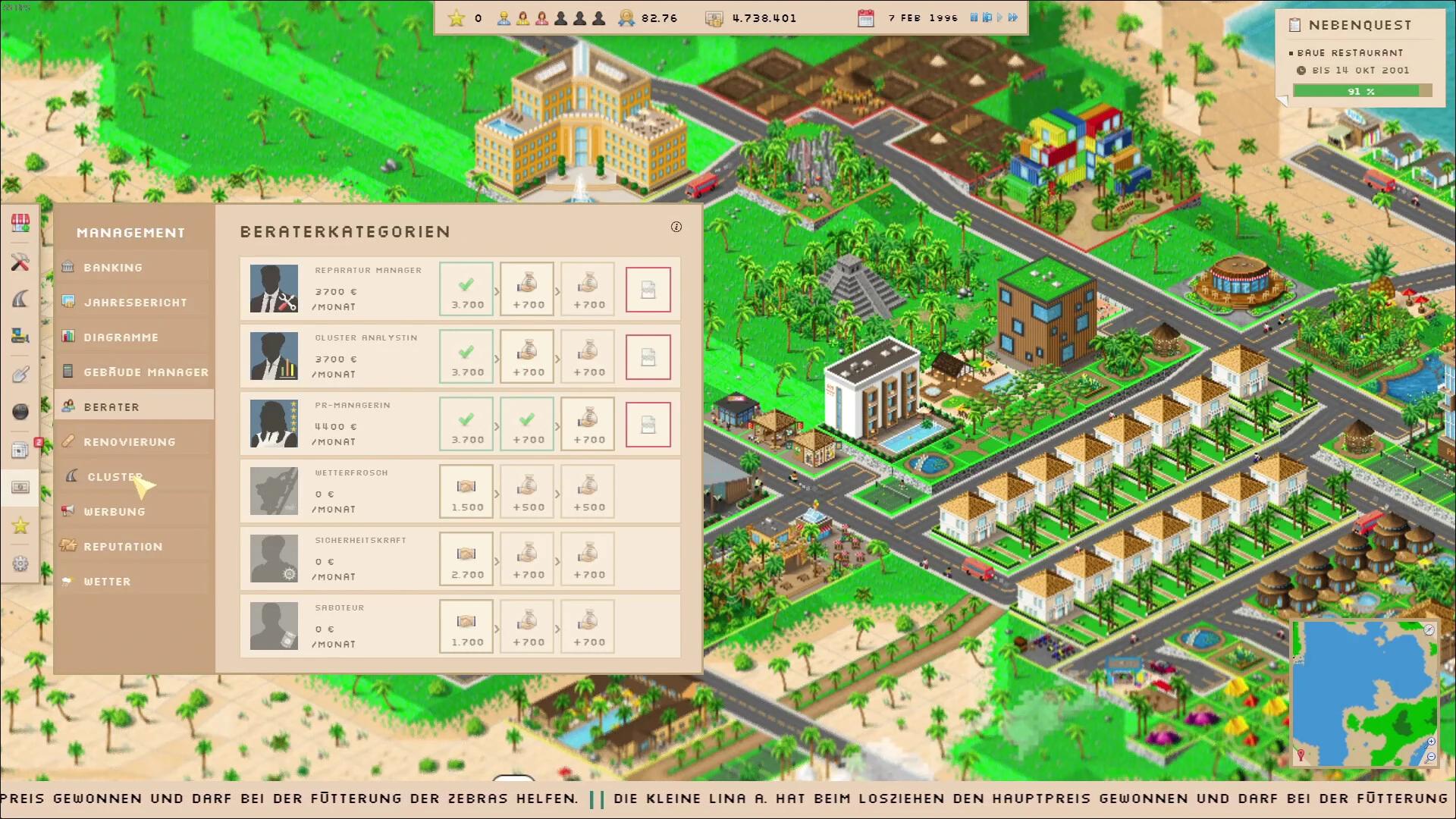The width and height of the screenshot is (1456, 819).
Task: Select the hammer build tool icon
Action: pos(20,262)
